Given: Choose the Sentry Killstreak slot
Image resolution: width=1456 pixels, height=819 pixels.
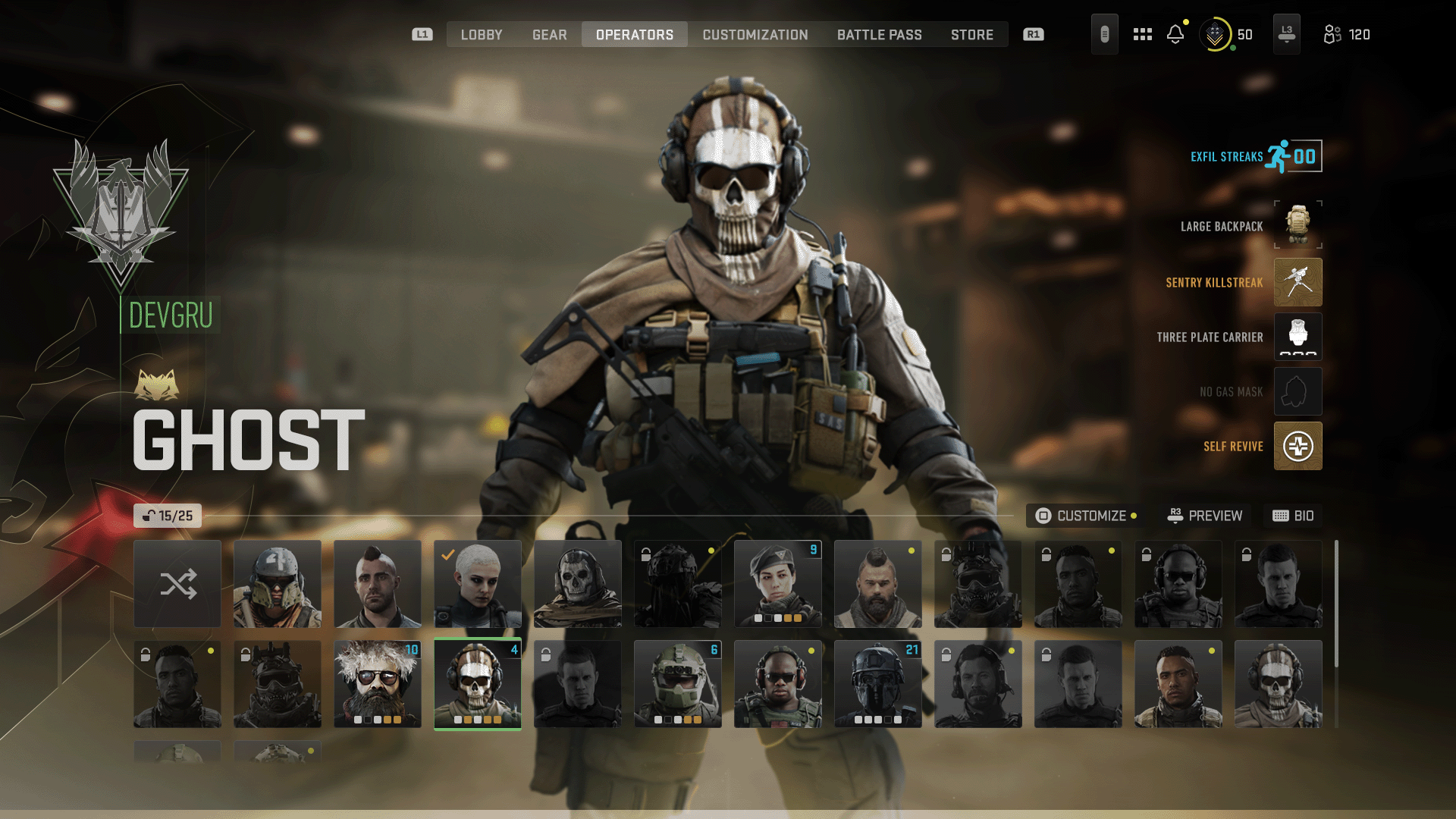Looking at the screenshot, I should coord(1298,282).
